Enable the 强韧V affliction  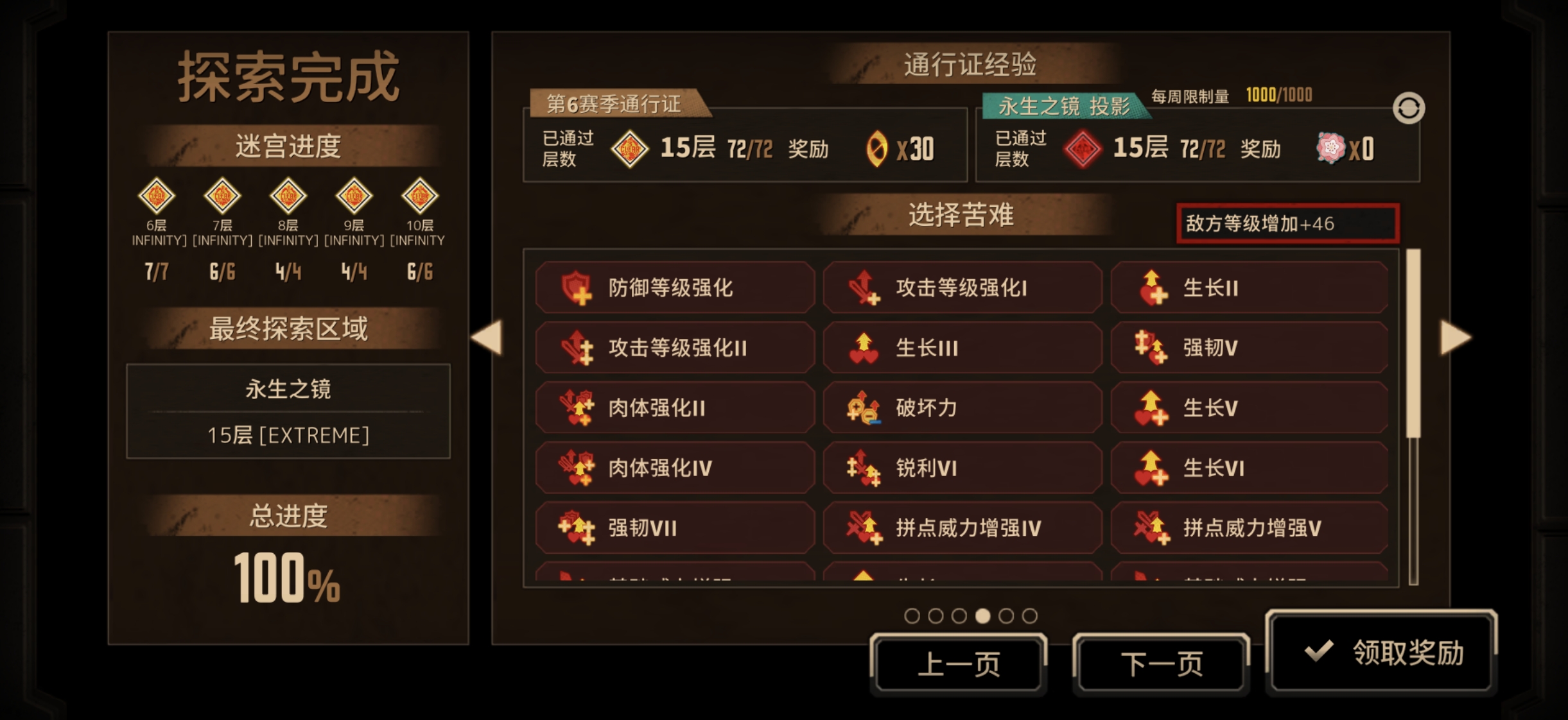[x=1248, y=347]
